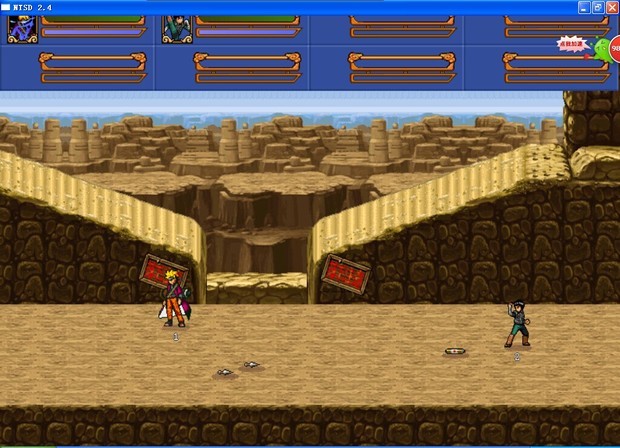
Task: Close the NTSD 2.4 window
Action: [611, 7]
